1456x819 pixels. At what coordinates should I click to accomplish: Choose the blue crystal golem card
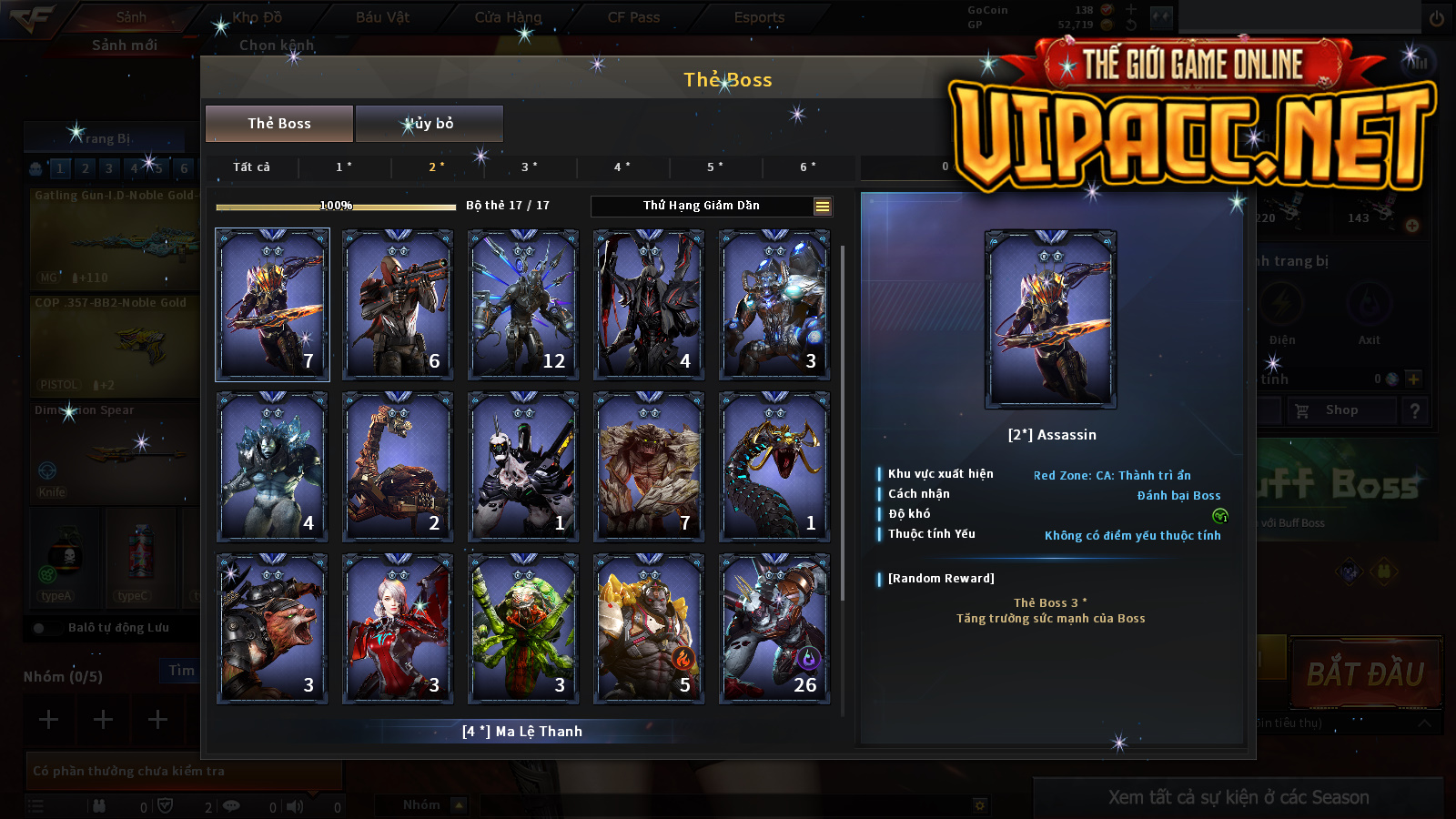coord(272,466)
